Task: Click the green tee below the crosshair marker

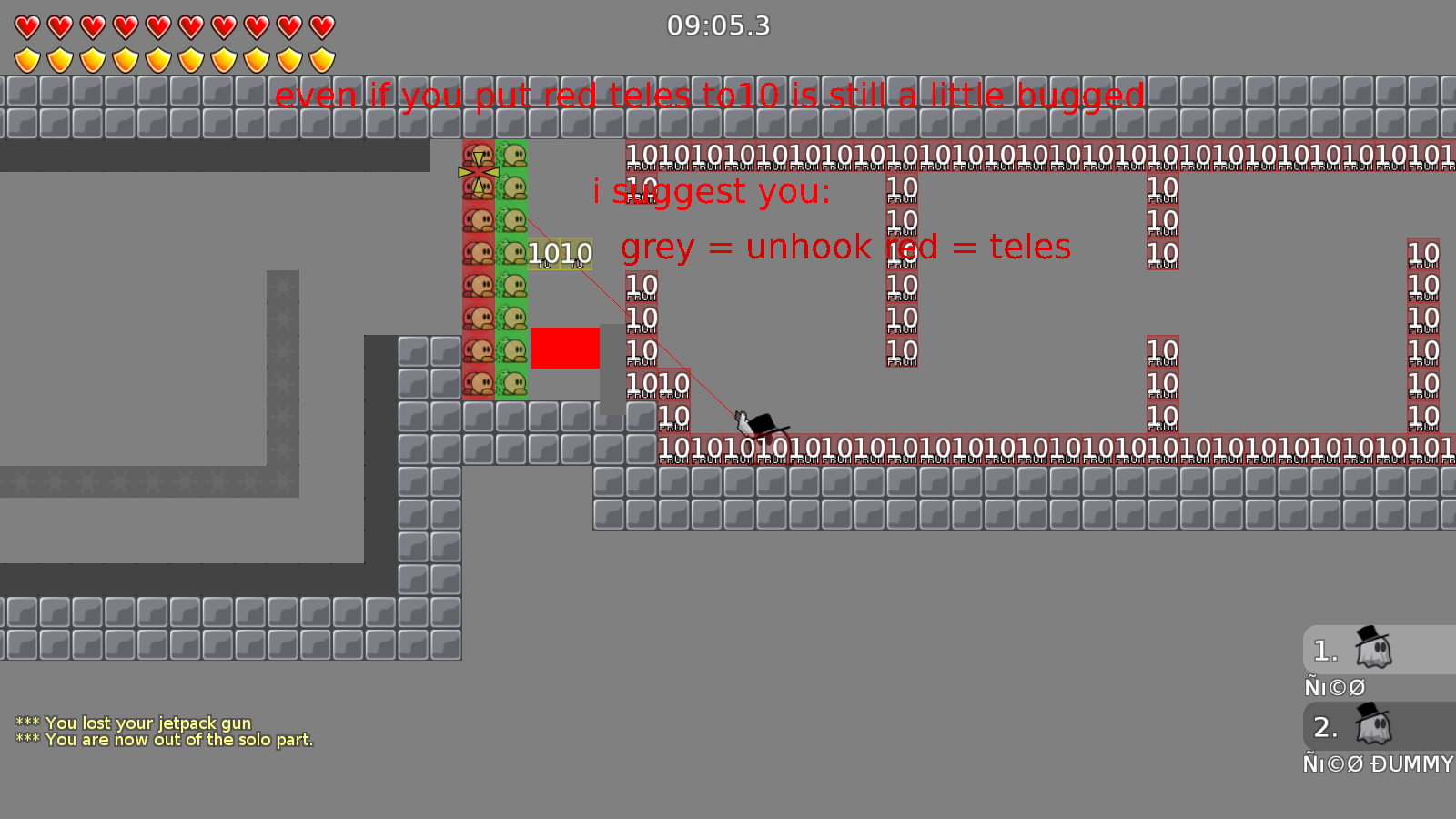Action: pyautogui.click(x=514, y=188)
